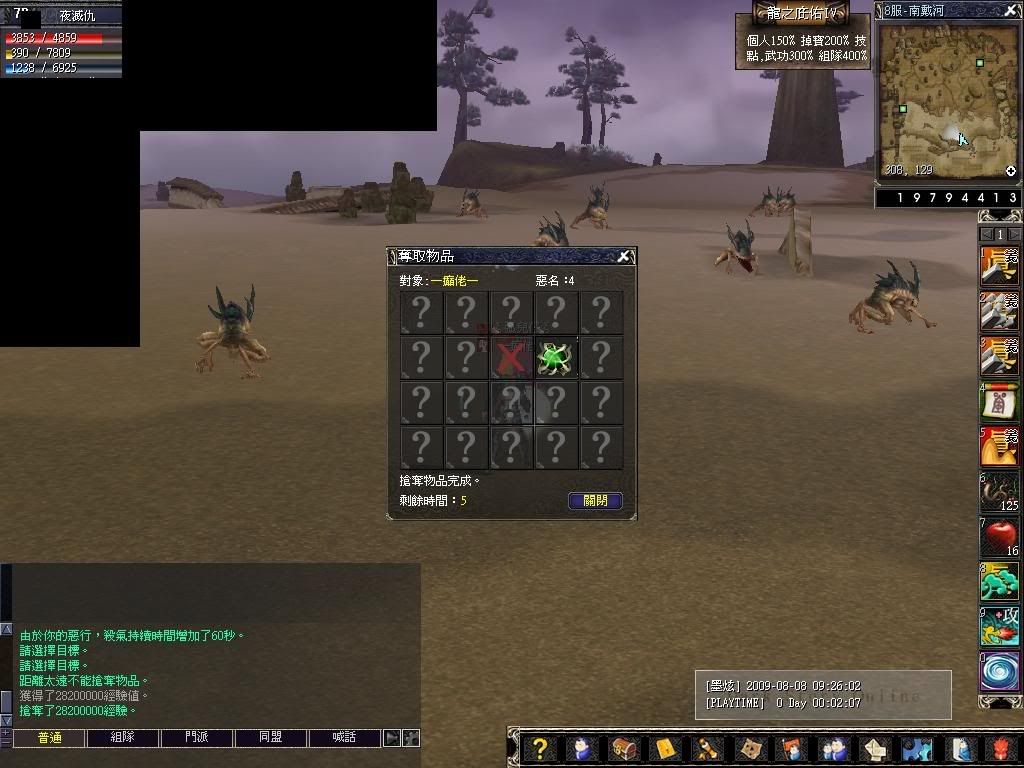
Task: Open the treasure chest icon in the bottom bar
Action: point(624,749)
